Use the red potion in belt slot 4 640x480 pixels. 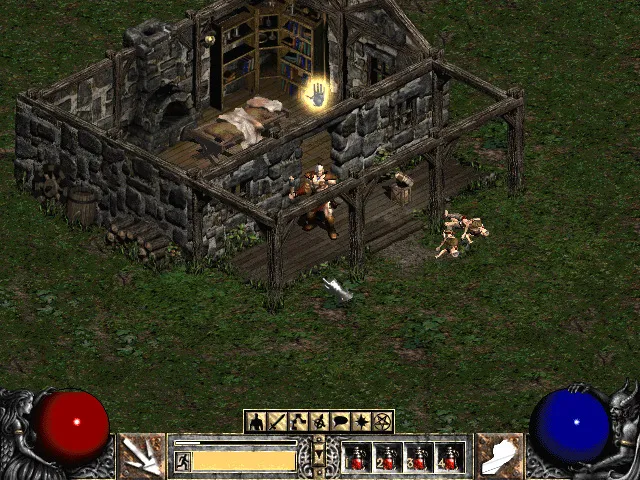tap(450, 458)
